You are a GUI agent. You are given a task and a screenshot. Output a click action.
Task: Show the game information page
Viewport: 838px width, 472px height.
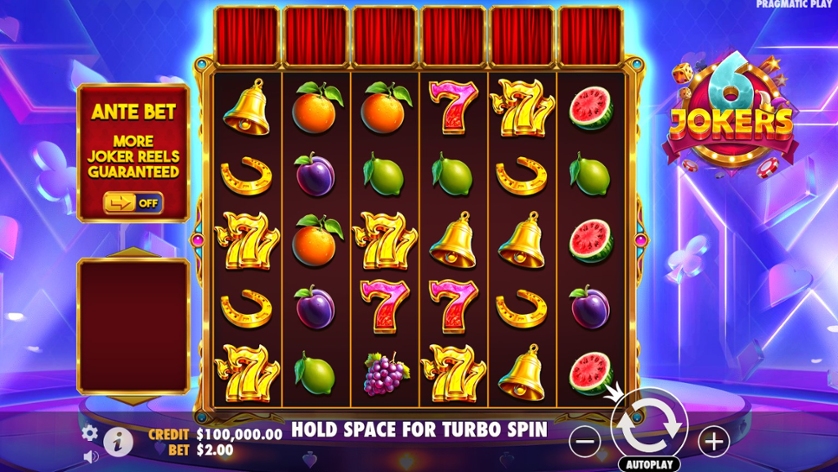(118, 439)
